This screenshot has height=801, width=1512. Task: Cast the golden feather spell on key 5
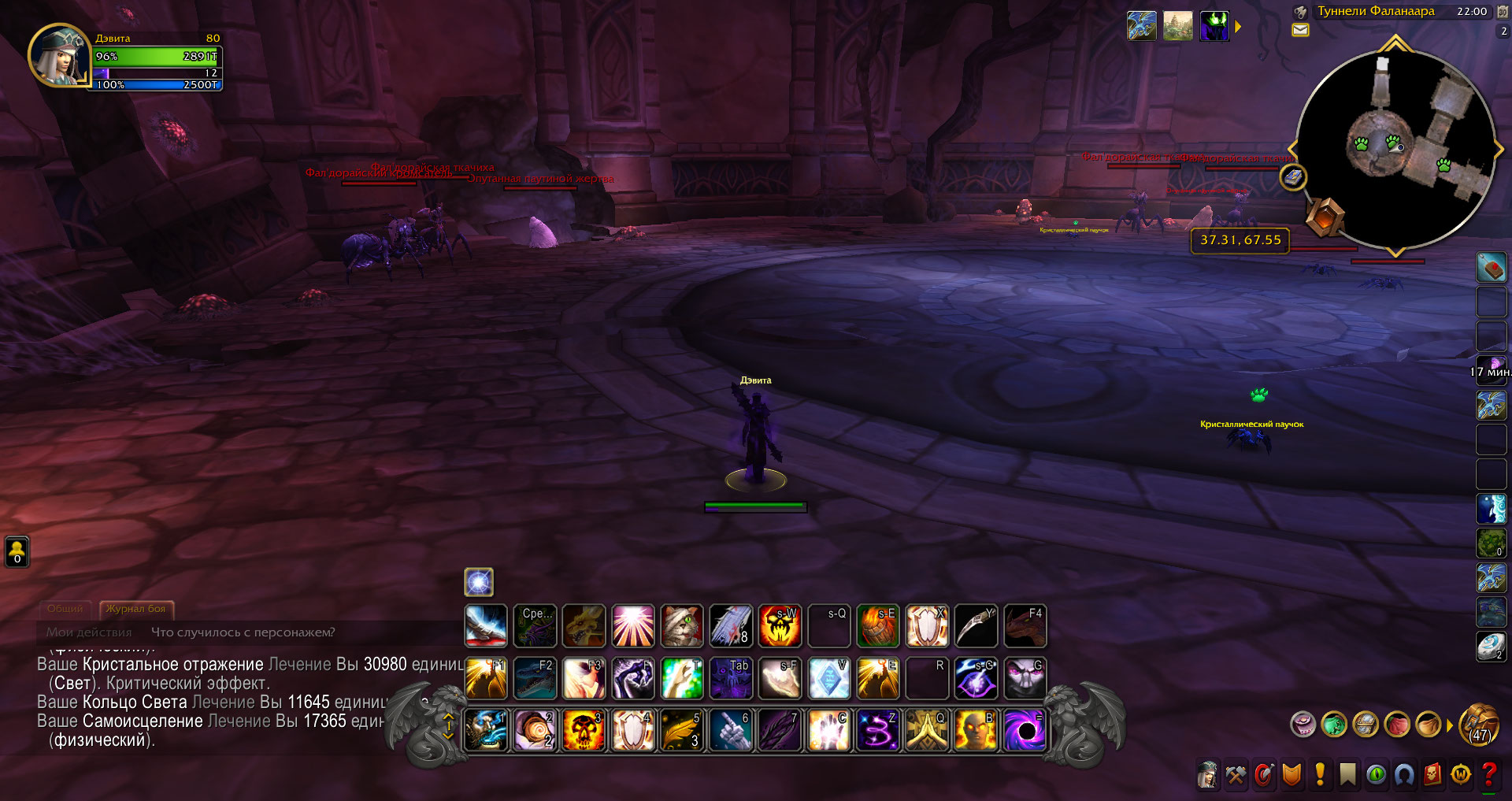pyautogui.click(x=681, y=730)
